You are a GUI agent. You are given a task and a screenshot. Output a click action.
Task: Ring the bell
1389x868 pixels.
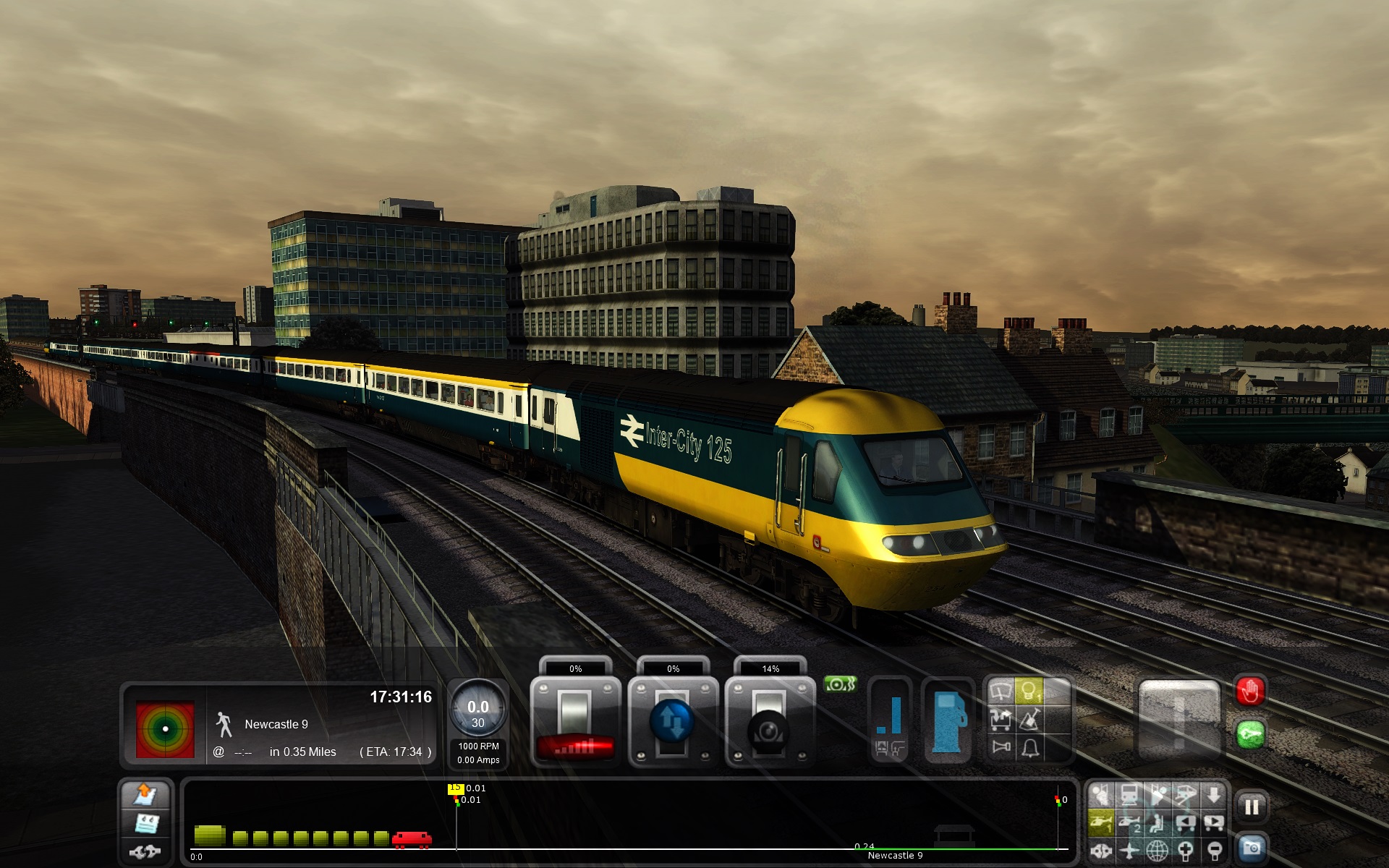1030,746
